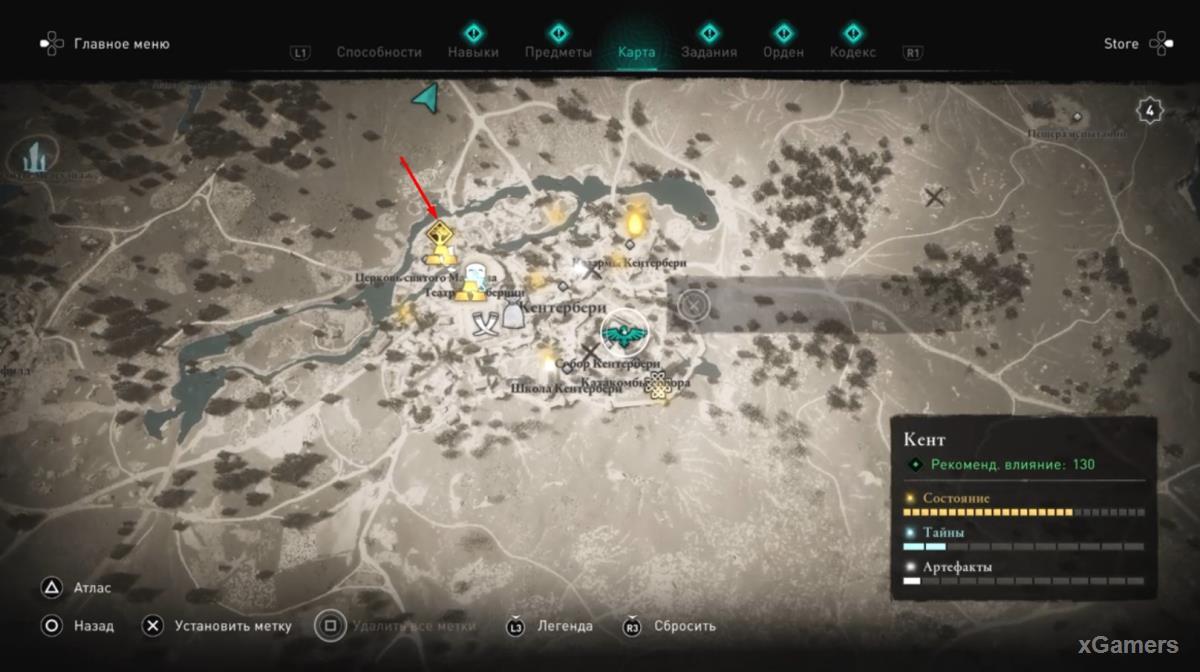This screenshot has height=672, width=1200.
Task: Show the Задания tab
Action: click(x=709, y=52)
